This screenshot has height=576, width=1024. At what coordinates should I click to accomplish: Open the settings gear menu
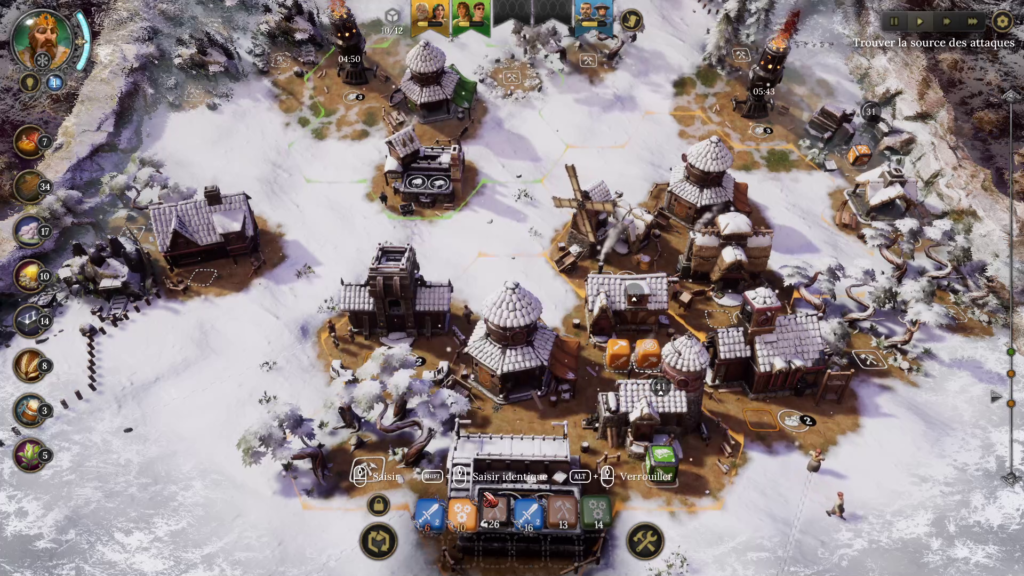coord(1002,21)
